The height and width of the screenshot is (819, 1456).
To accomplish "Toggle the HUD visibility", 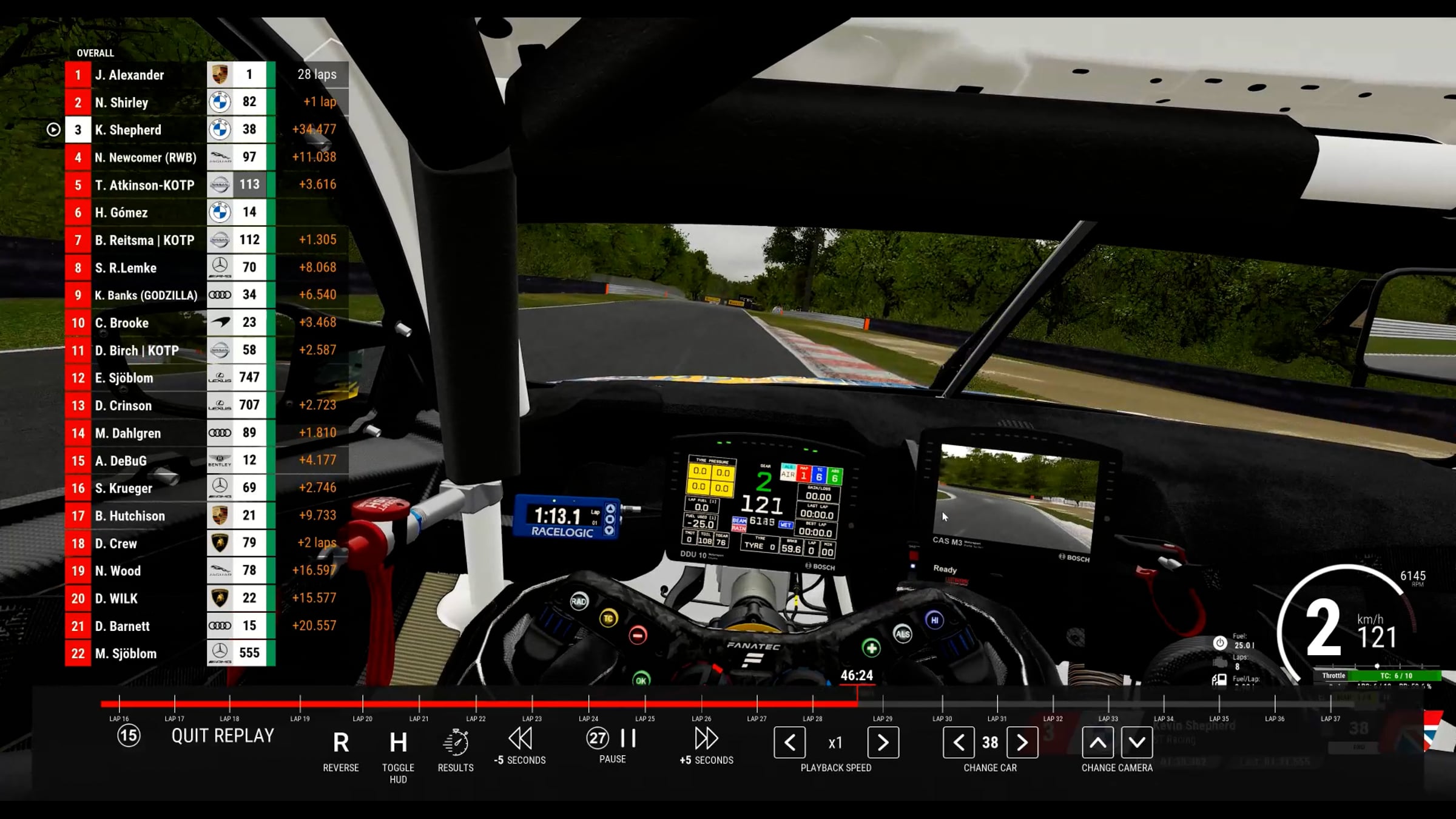I will click(398, 743).
